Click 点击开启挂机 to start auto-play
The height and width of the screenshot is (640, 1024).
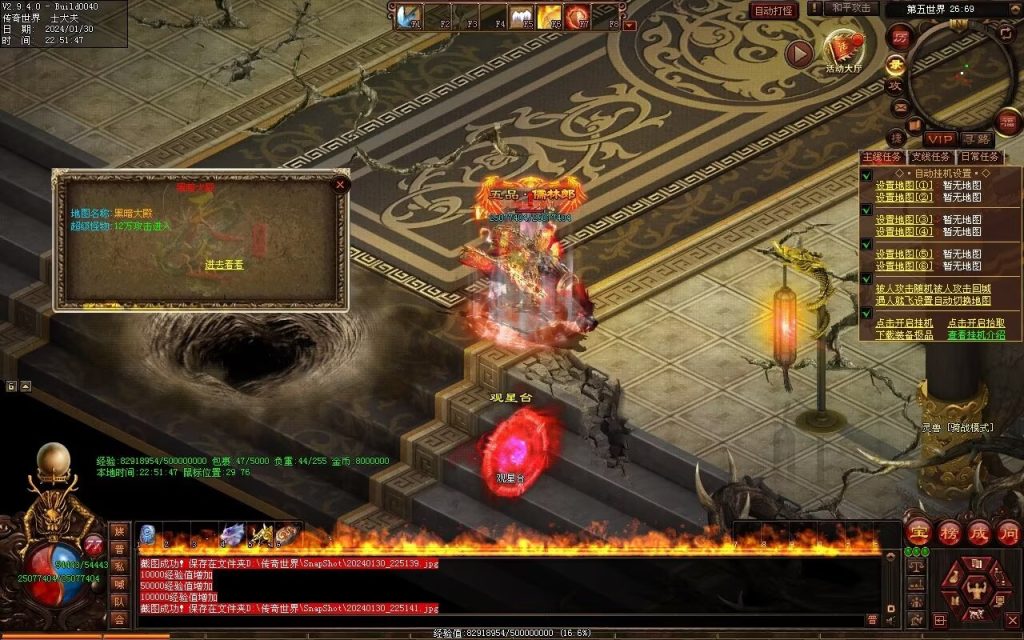pyautogui.click(x=904, y=323)
